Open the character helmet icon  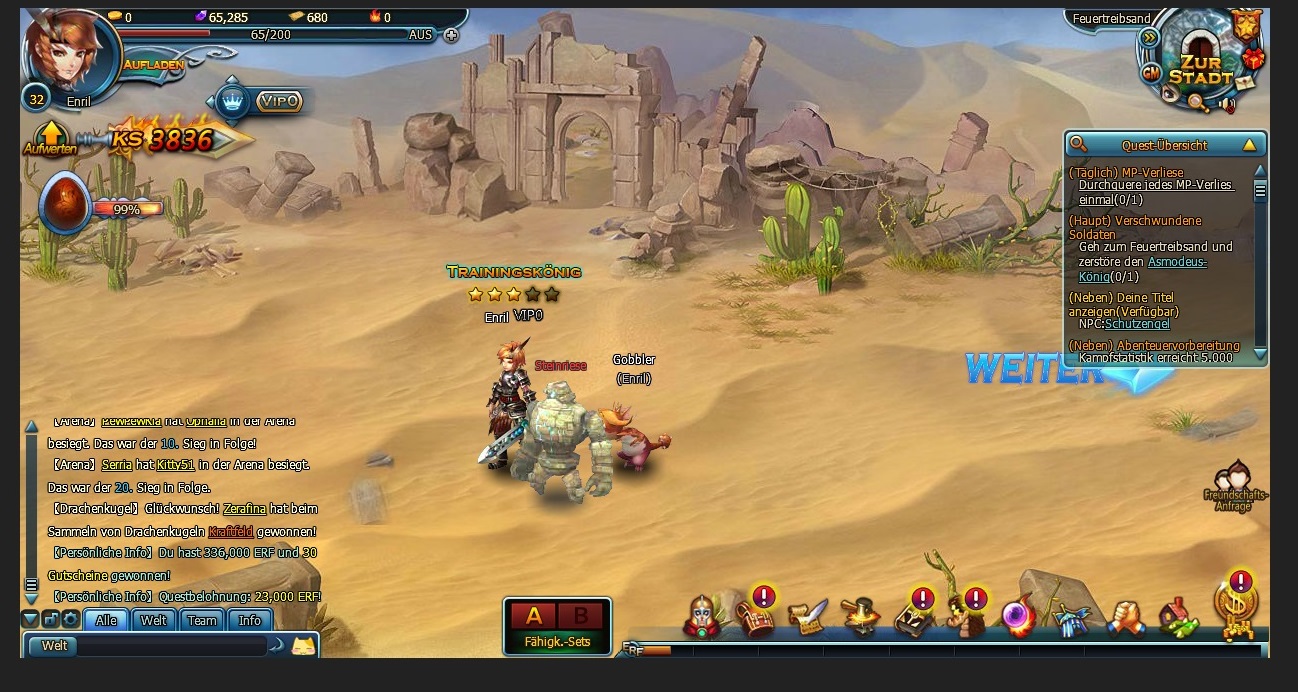[x=702, y=617]
